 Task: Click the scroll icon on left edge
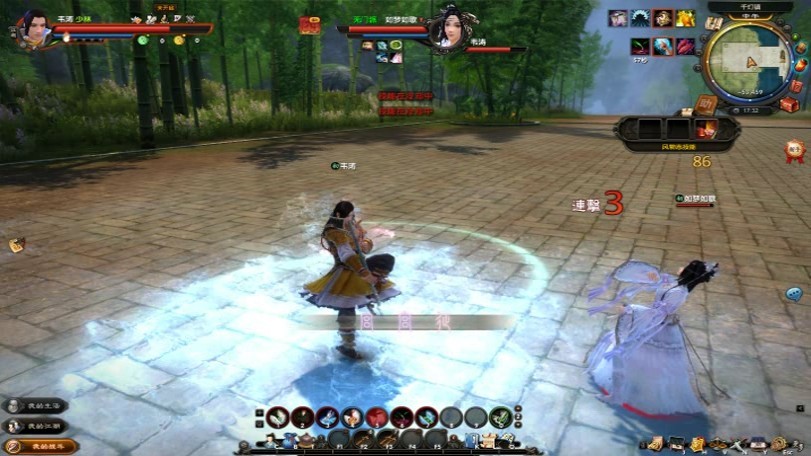click(x=17, y=245)
